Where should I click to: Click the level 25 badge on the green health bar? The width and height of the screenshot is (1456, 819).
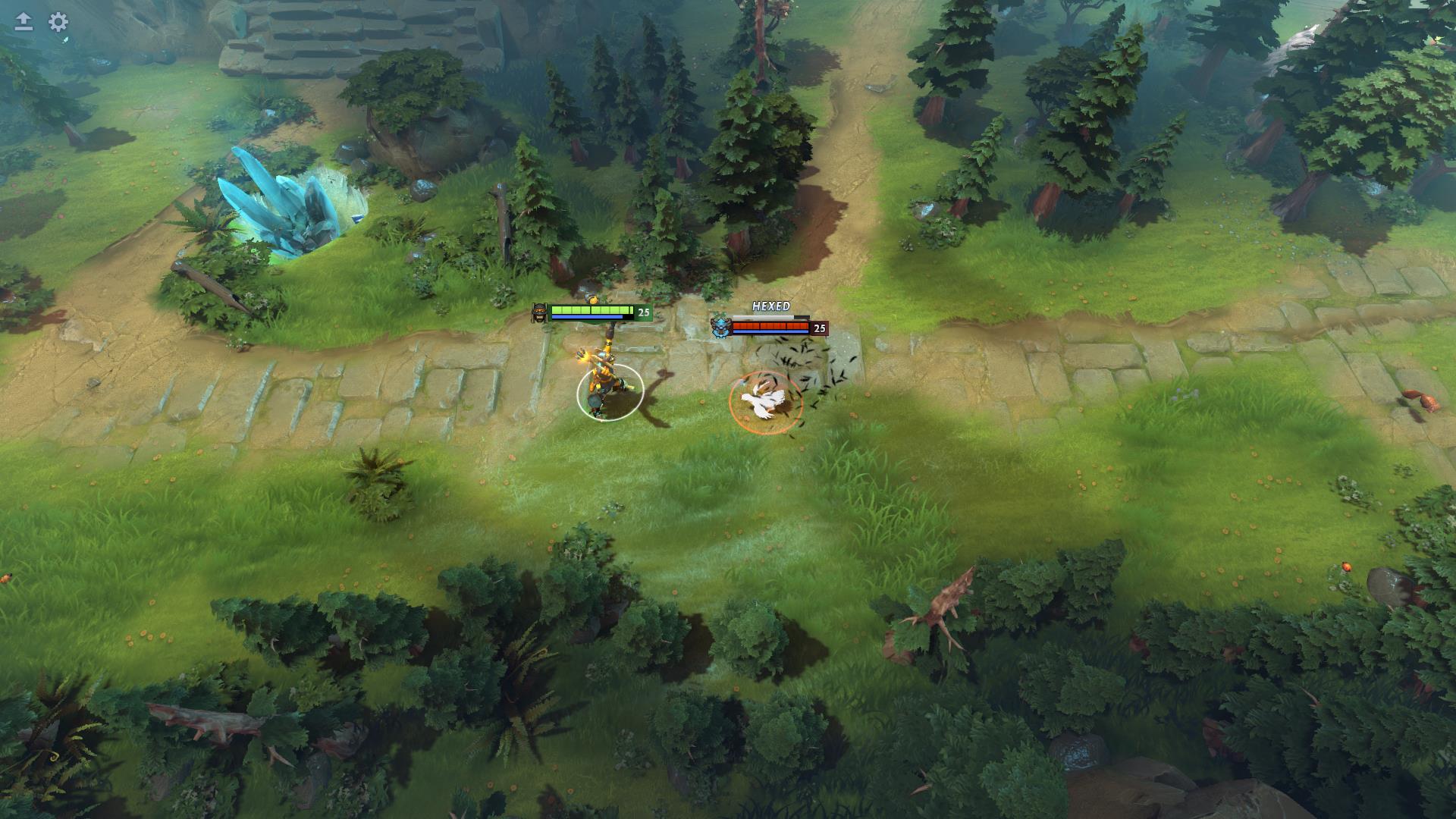click(644, 312)
